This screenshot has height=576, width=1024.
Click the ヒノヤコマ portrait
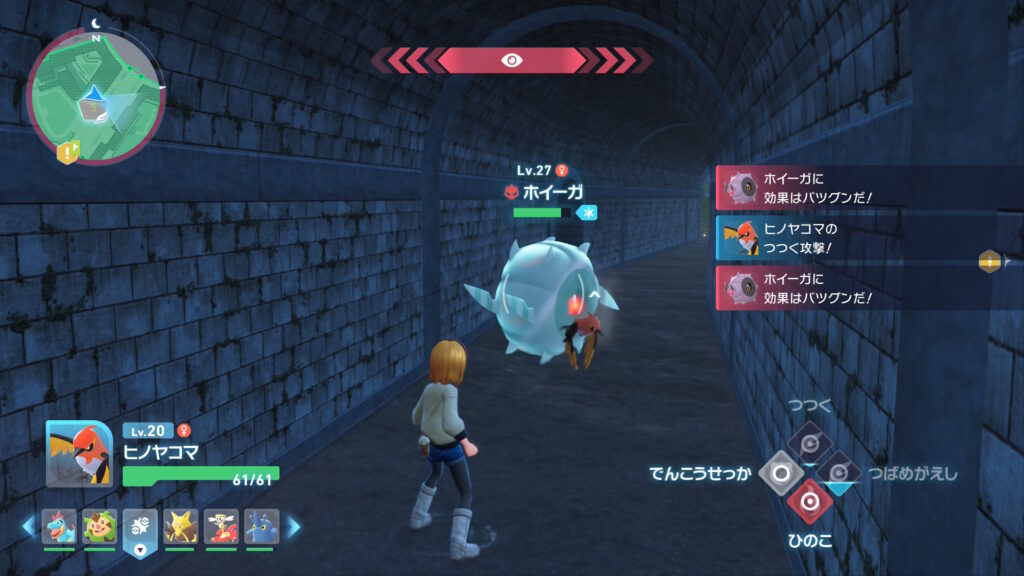click(x=79, y=453)
